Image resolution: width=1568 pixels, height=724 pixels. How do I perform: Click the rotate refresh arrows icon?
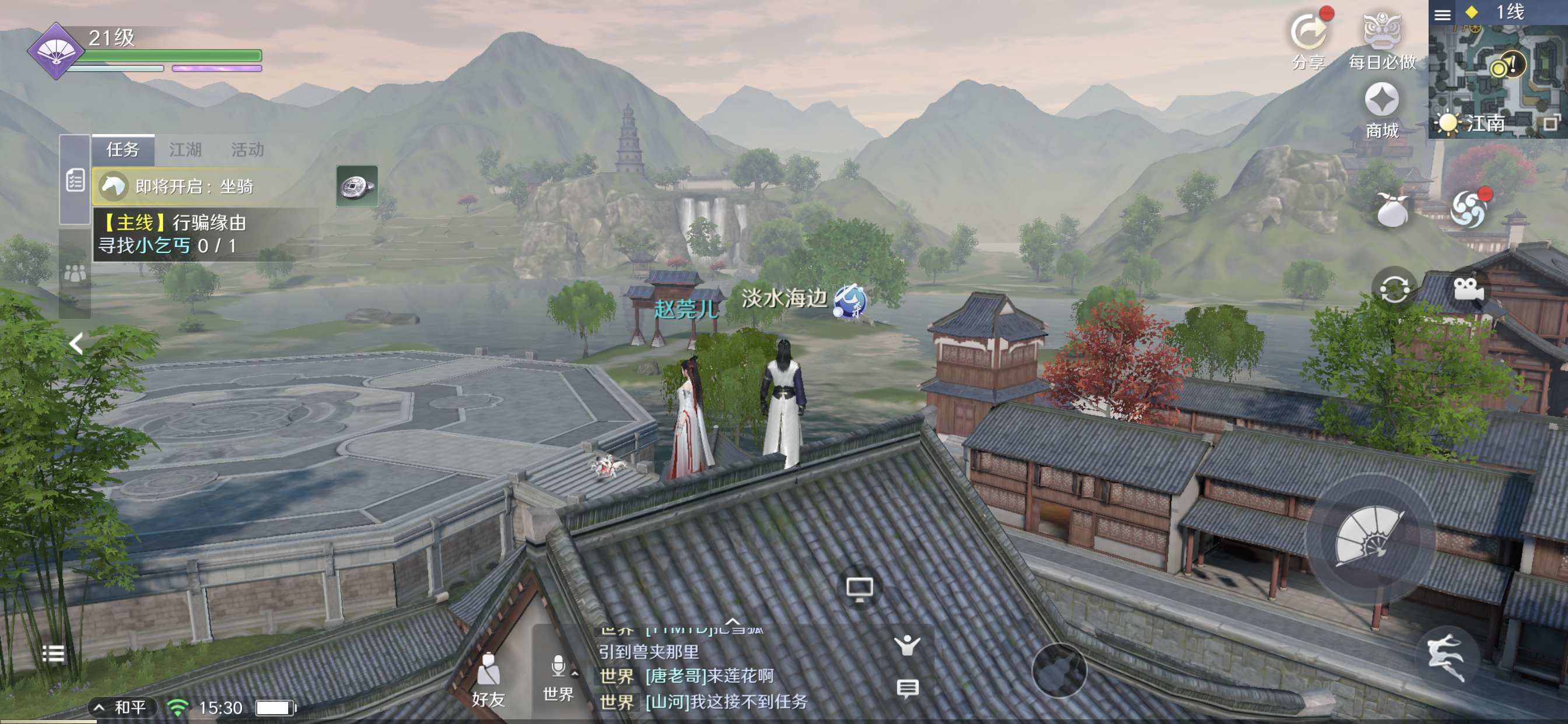pos(1394,289)
